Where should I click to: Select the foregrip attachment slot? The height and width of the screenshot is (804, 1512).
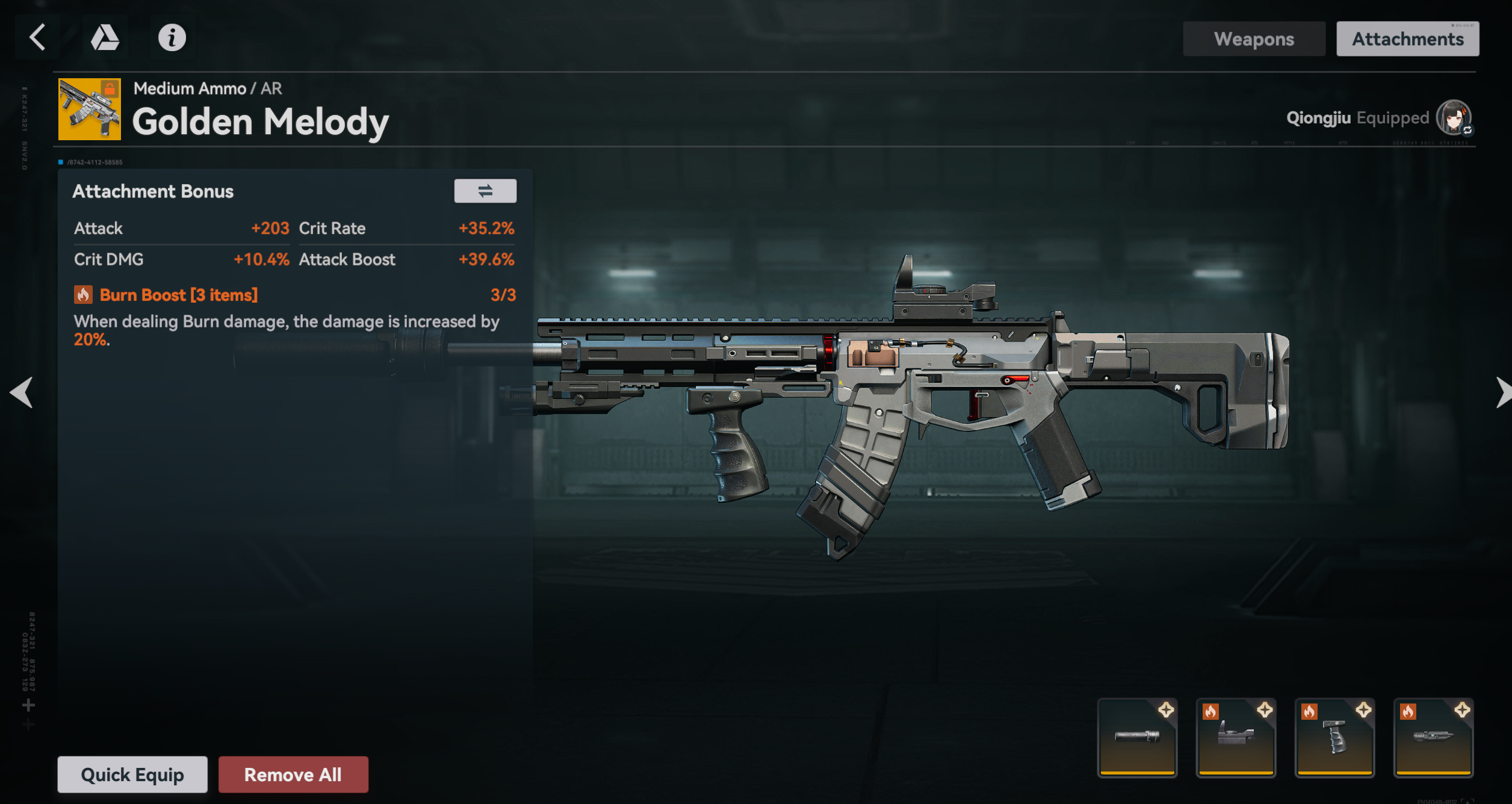click(x=1334, y=738)
